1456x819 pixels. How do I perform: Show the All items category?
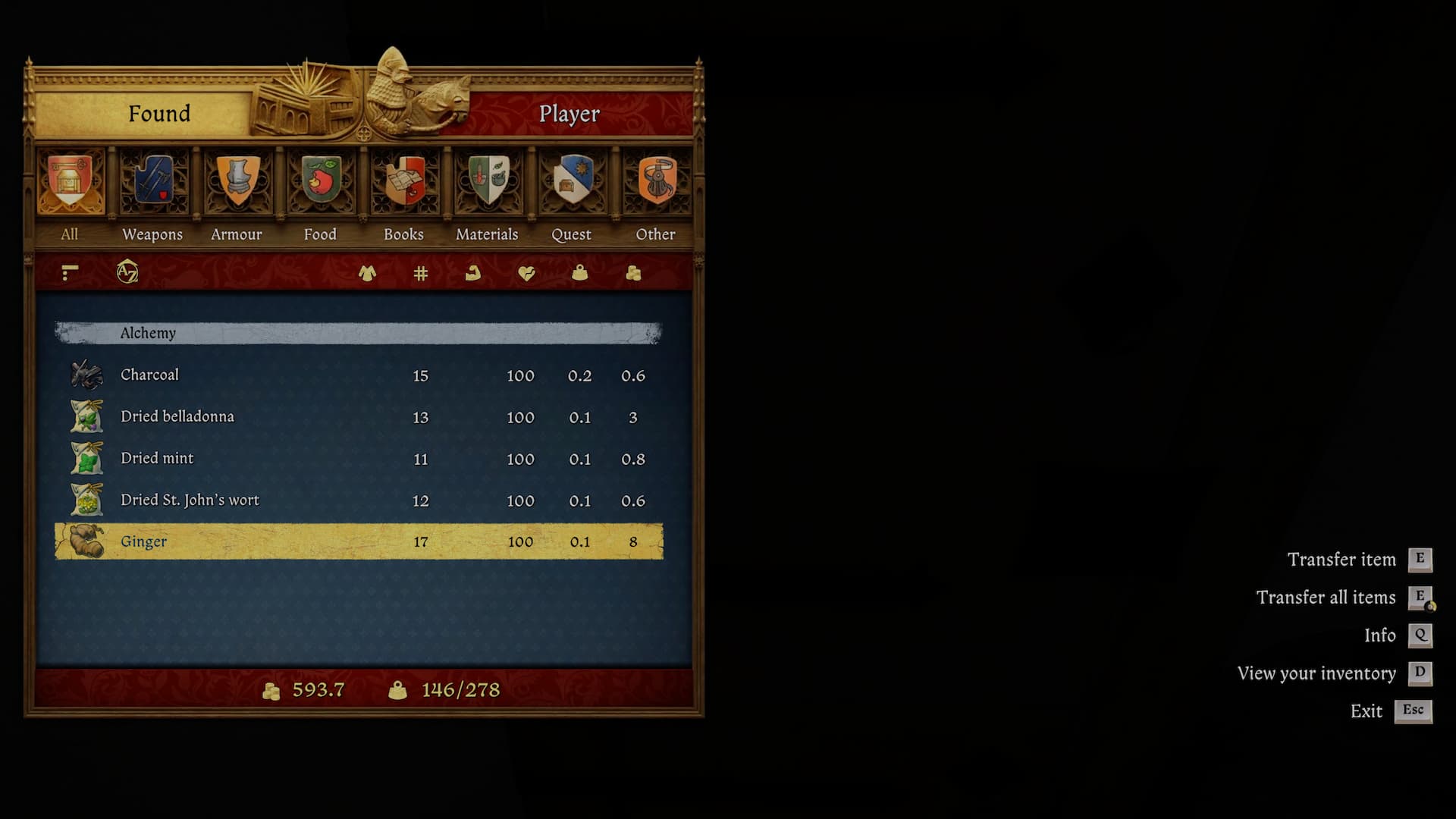point(70,182)
